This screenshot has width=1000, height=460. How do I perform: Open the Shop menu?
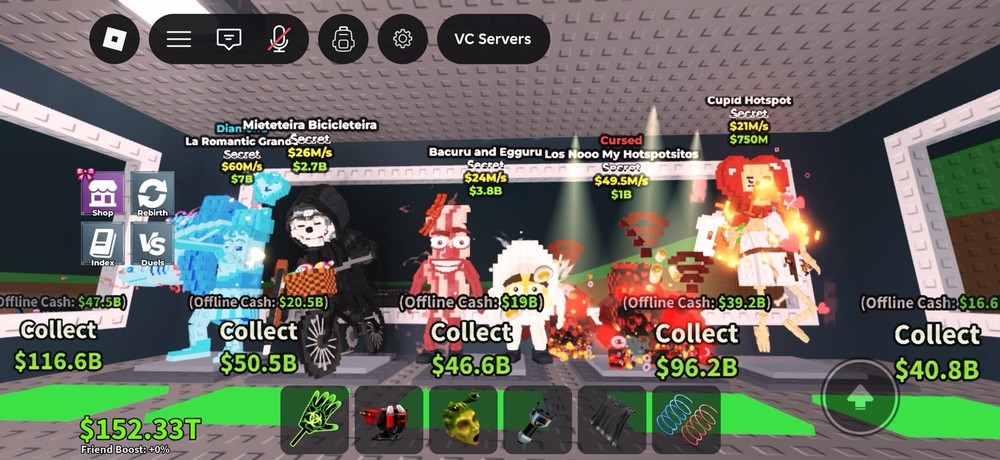[x=102, y=193]
